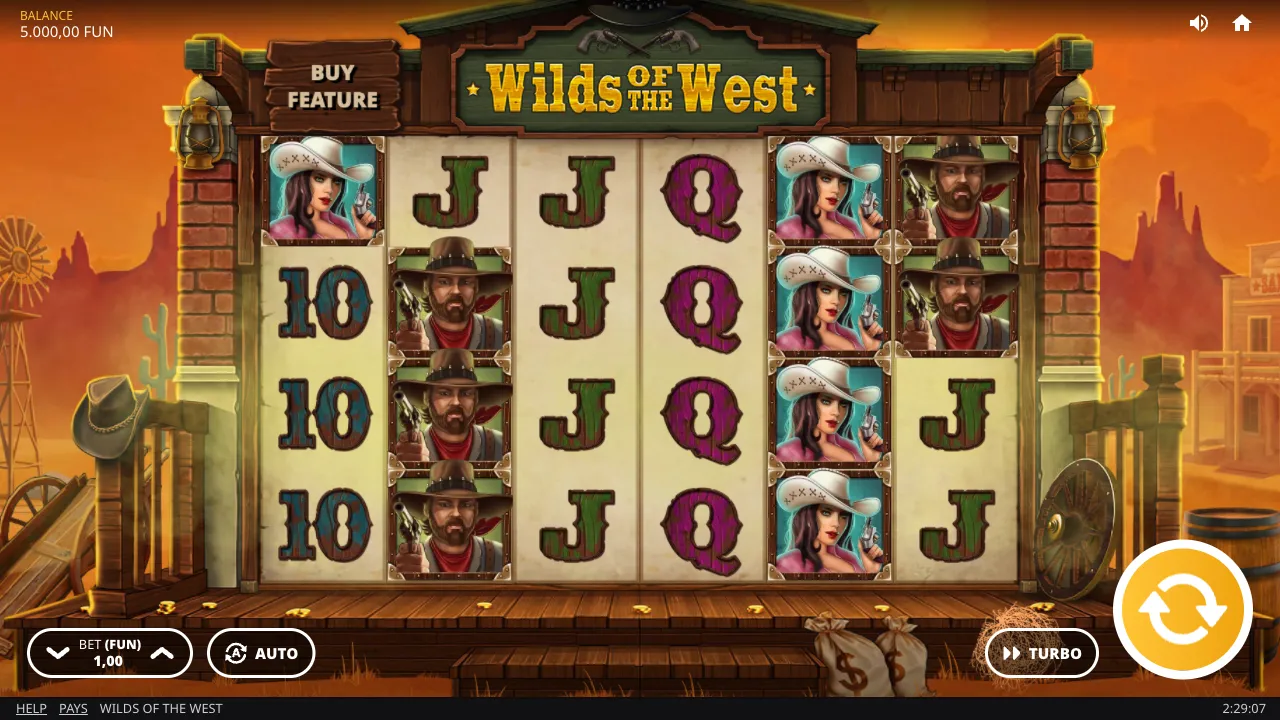Decrease the bet with the down chevron
The height and width of the screenshot is (720, 1280).
pos(57,653)
